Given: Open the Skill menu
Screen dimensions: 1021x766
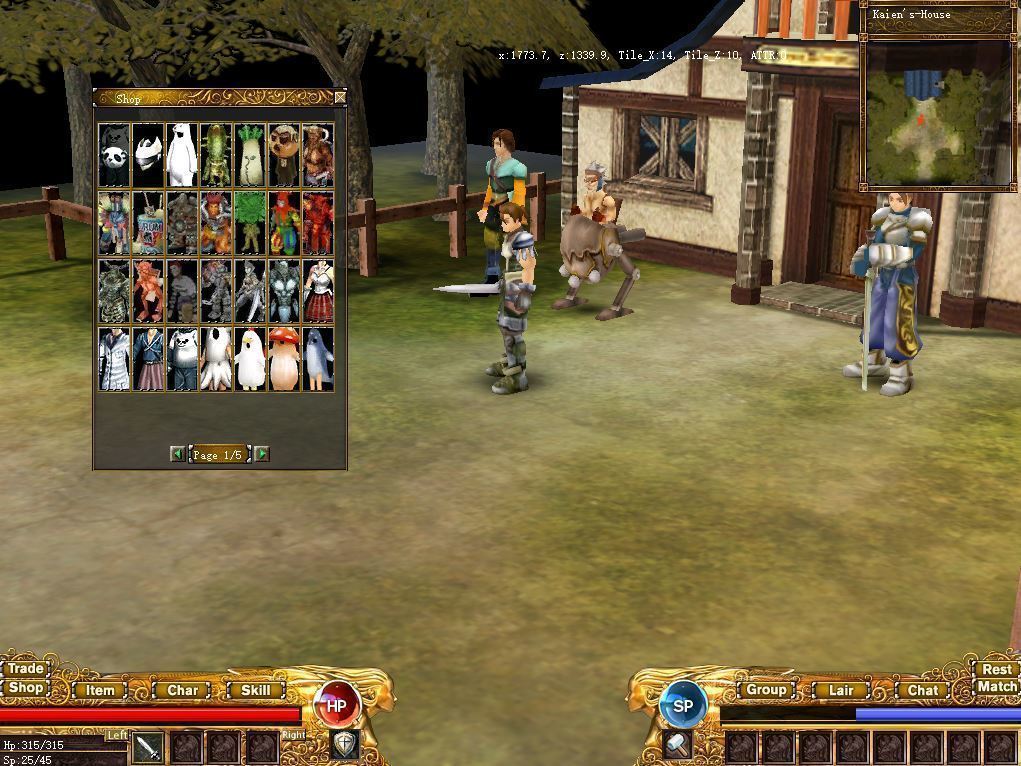Looking at the screenshot, I should [x=255, y=690].
